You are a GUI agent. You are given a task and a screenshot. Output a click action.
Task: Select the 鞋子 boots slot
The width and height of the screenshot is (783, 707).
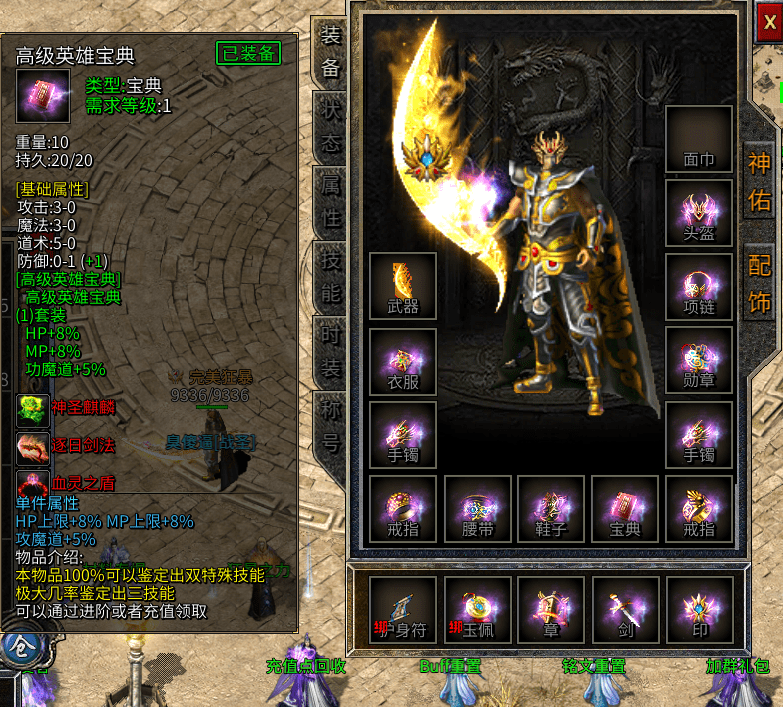click(x=552, y=509)
